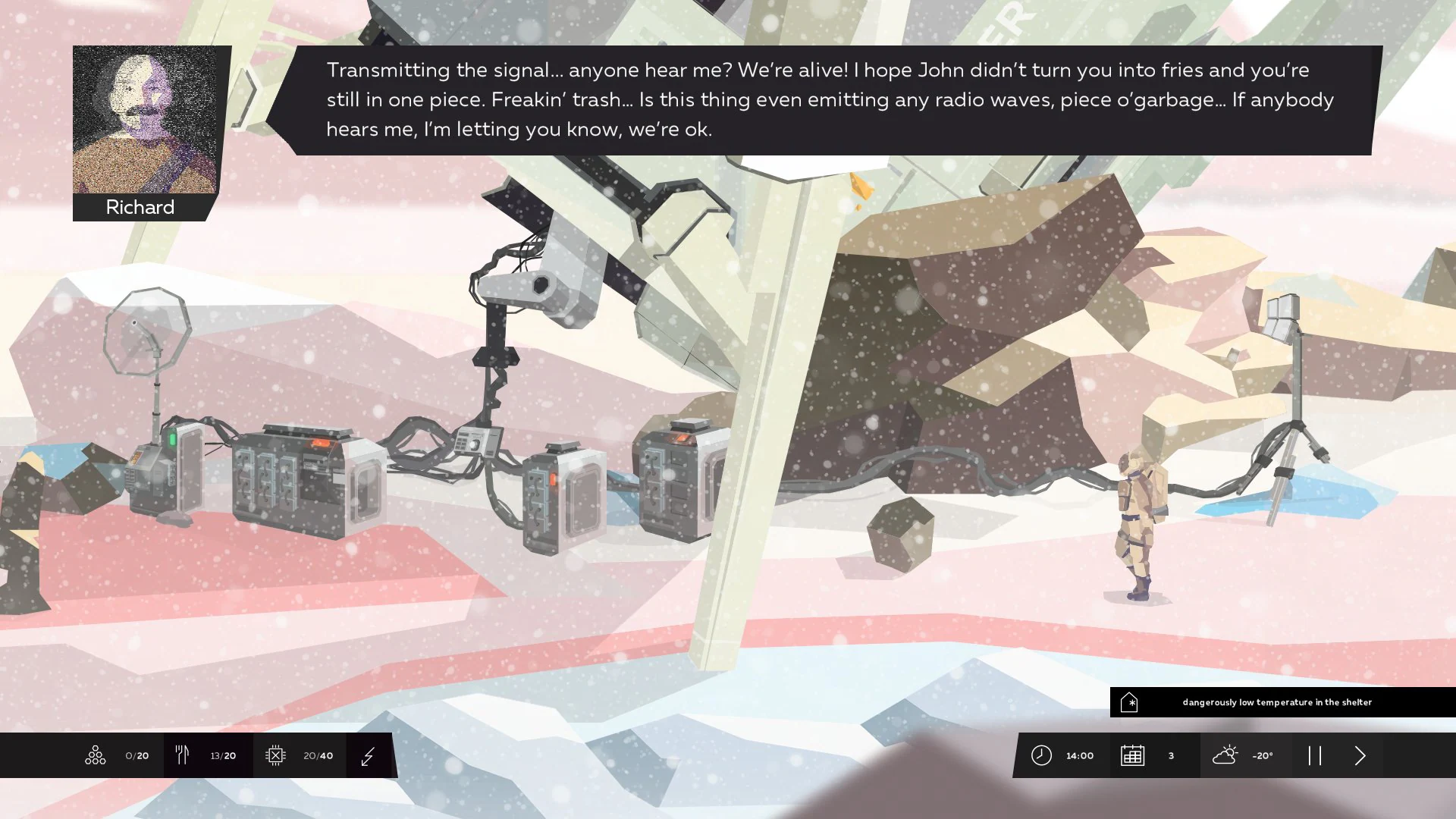Click the weather forecast cloud icon
The height and width of the screenshot is (819, 1456).
click(1226, 755)
